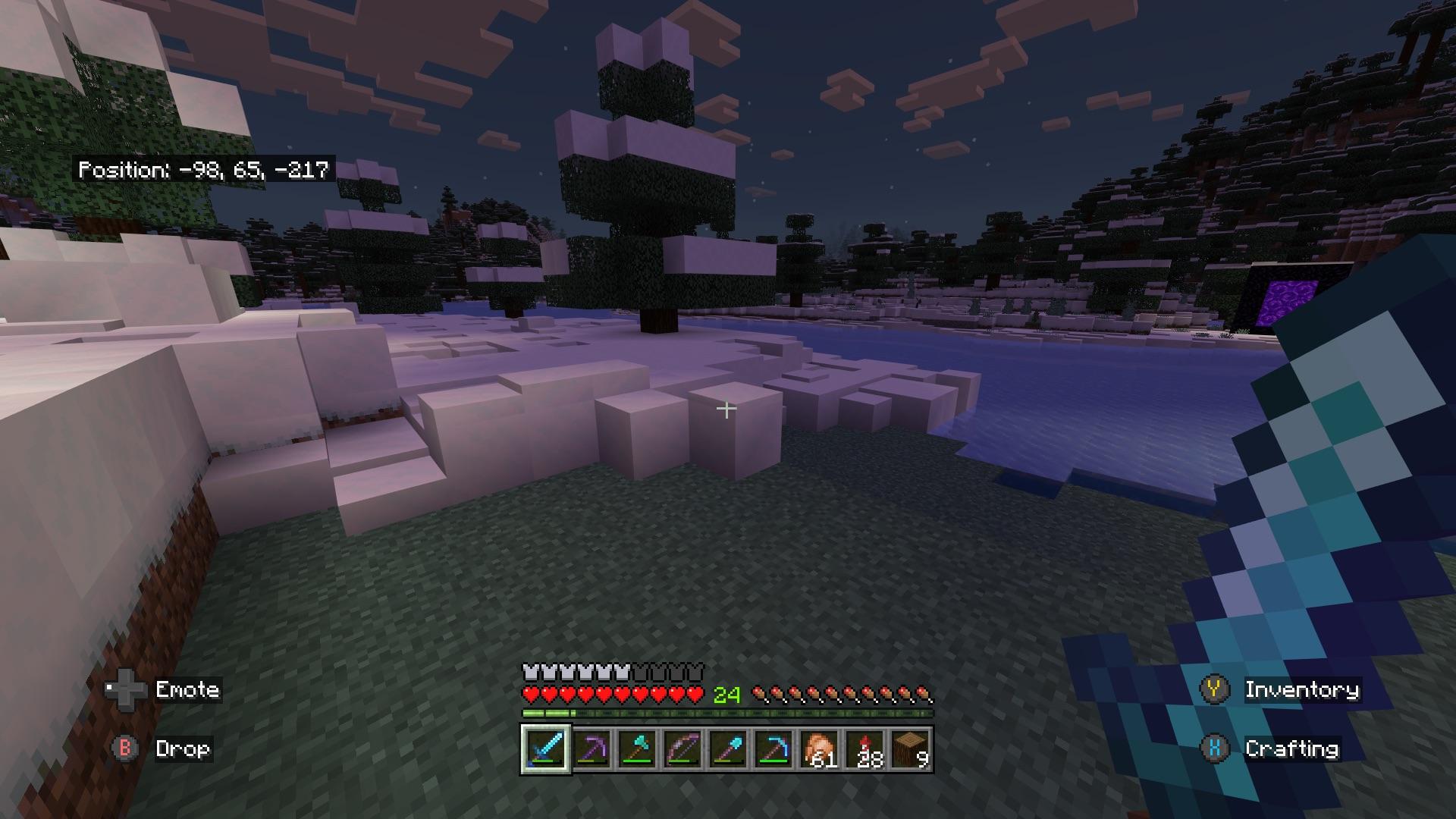The image size is (1456, 819).
Task: Select the diamond axe from the hotbar
Action: pyautogui.click(x=636, y=749)
